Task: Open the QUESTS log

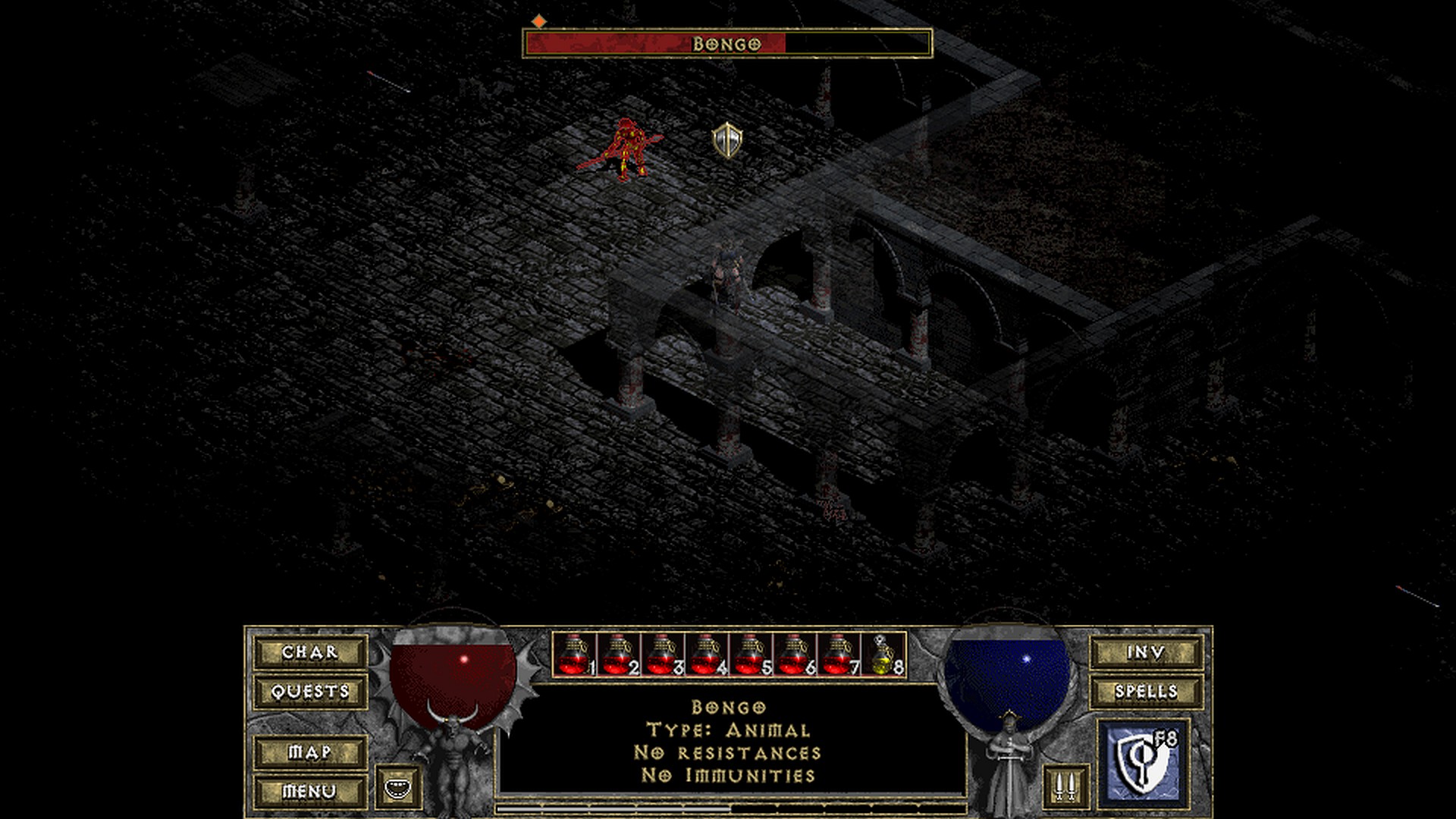Action: click(310, 692)
